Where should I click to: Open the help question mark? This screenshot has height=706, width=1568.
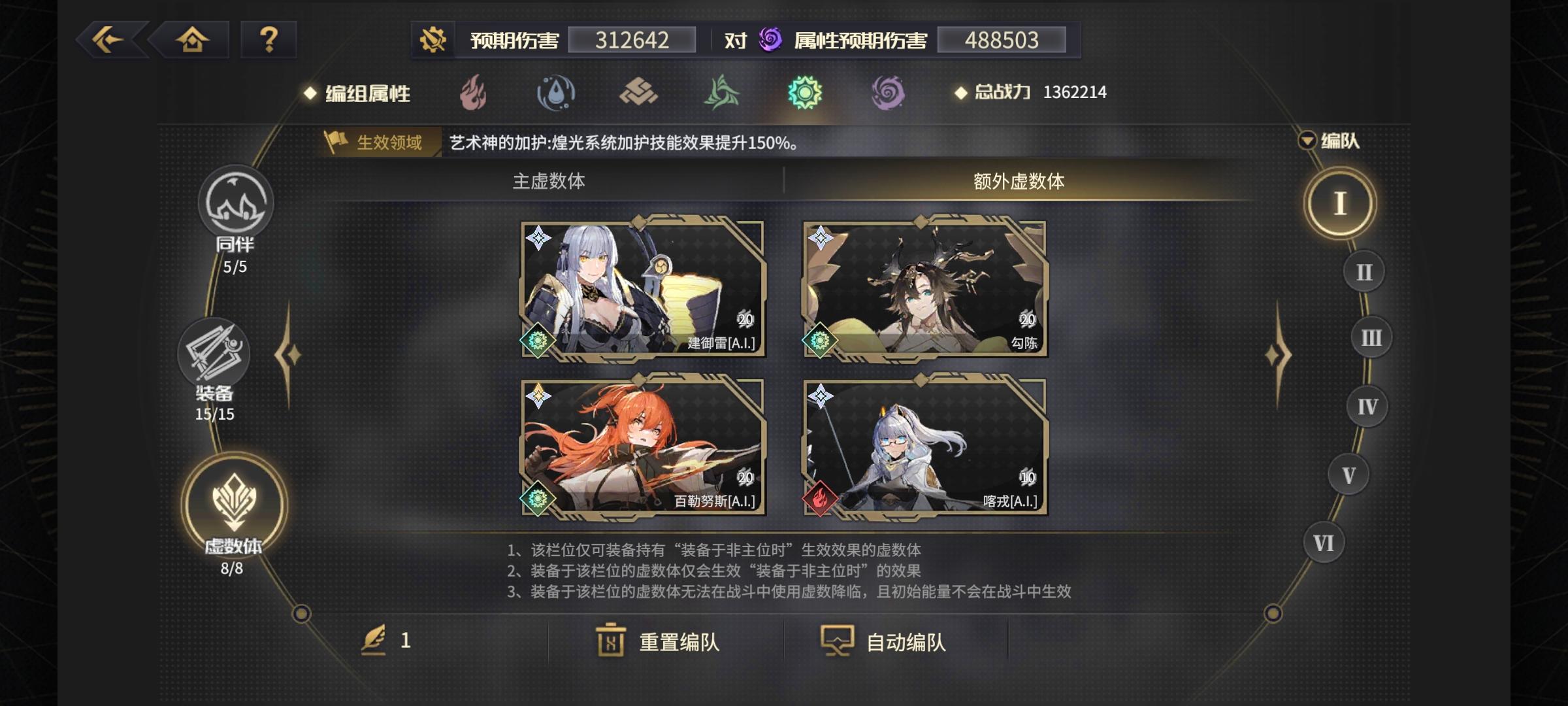(x=268, y=41)
